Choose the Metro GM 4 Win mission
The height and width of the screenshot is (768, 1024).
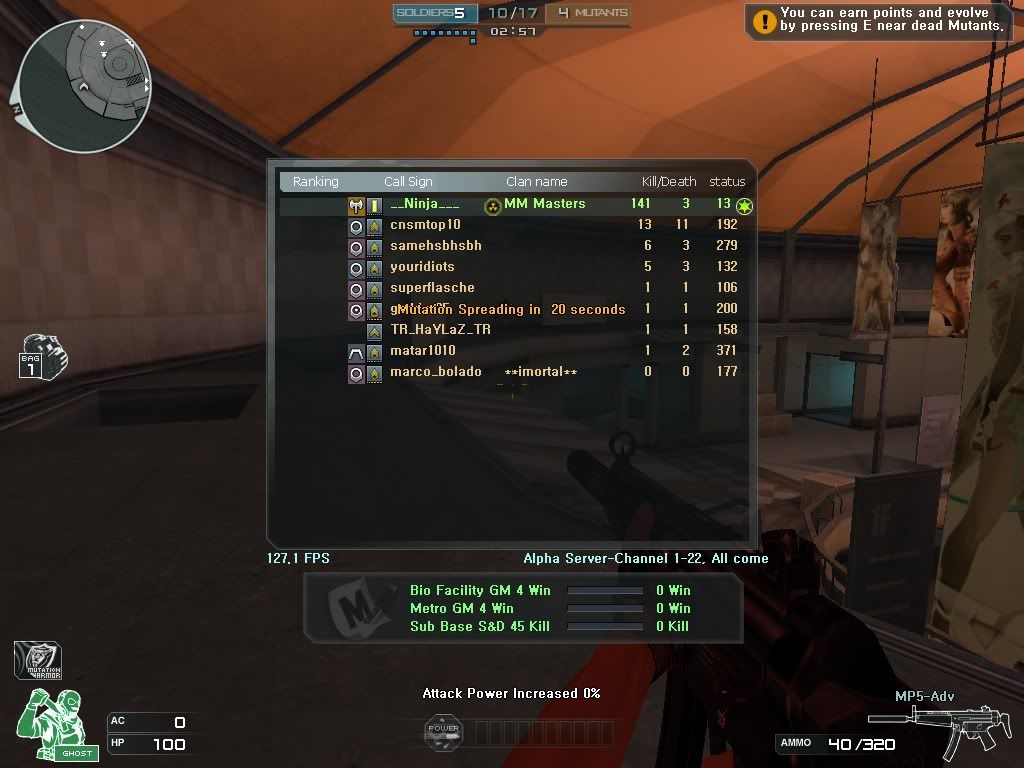point(461,608)
